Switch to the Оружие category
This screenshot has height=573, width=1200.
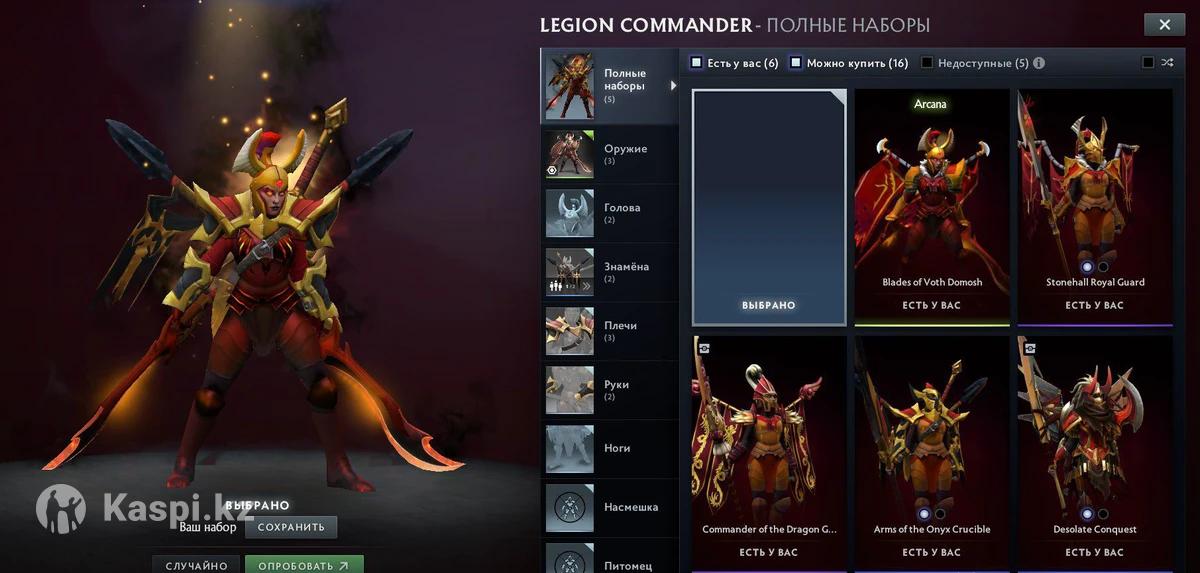(x=609, y=154)
